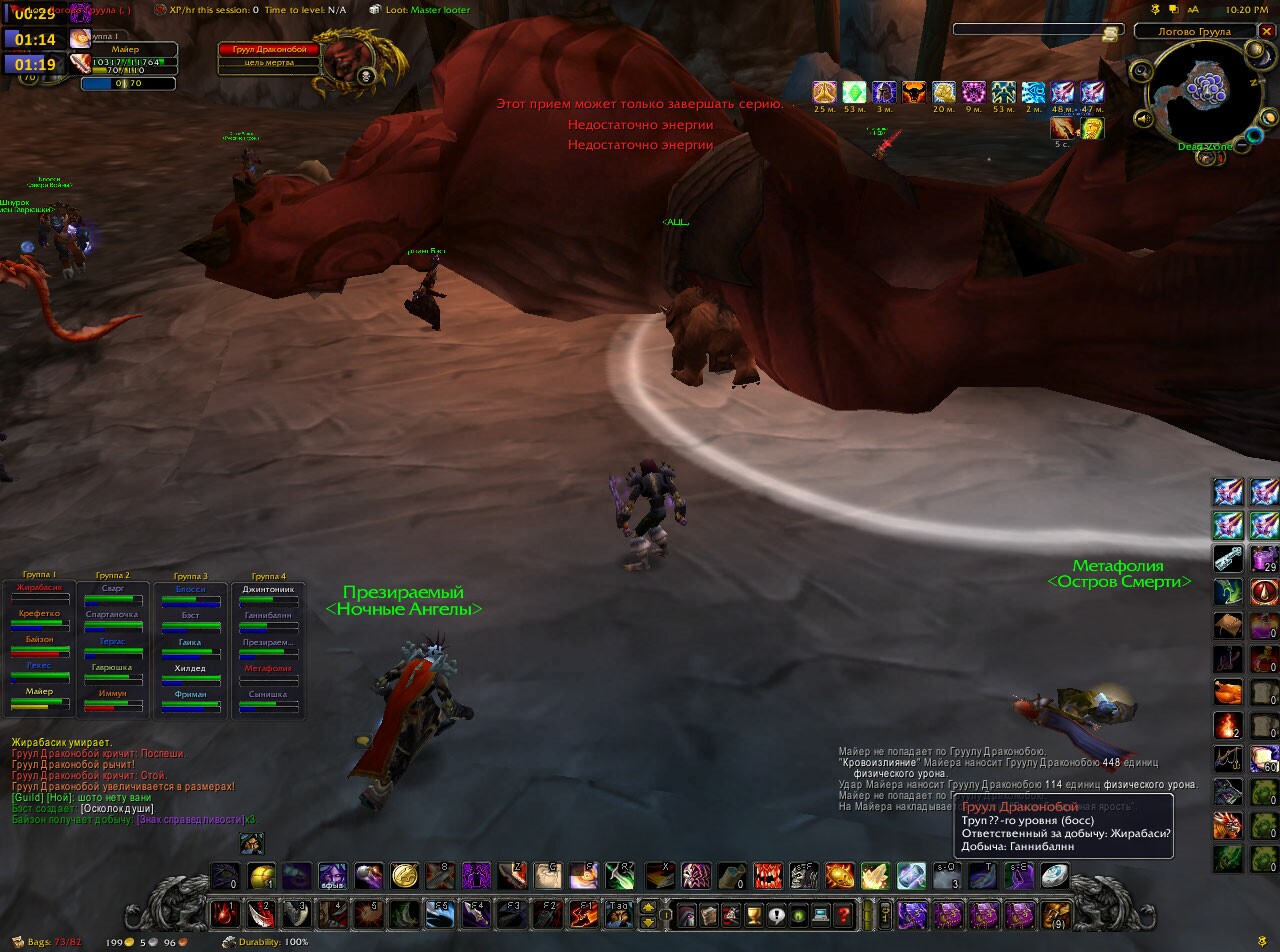
Task: Open the backpack showing (9) free slots
Action: 1056,914
